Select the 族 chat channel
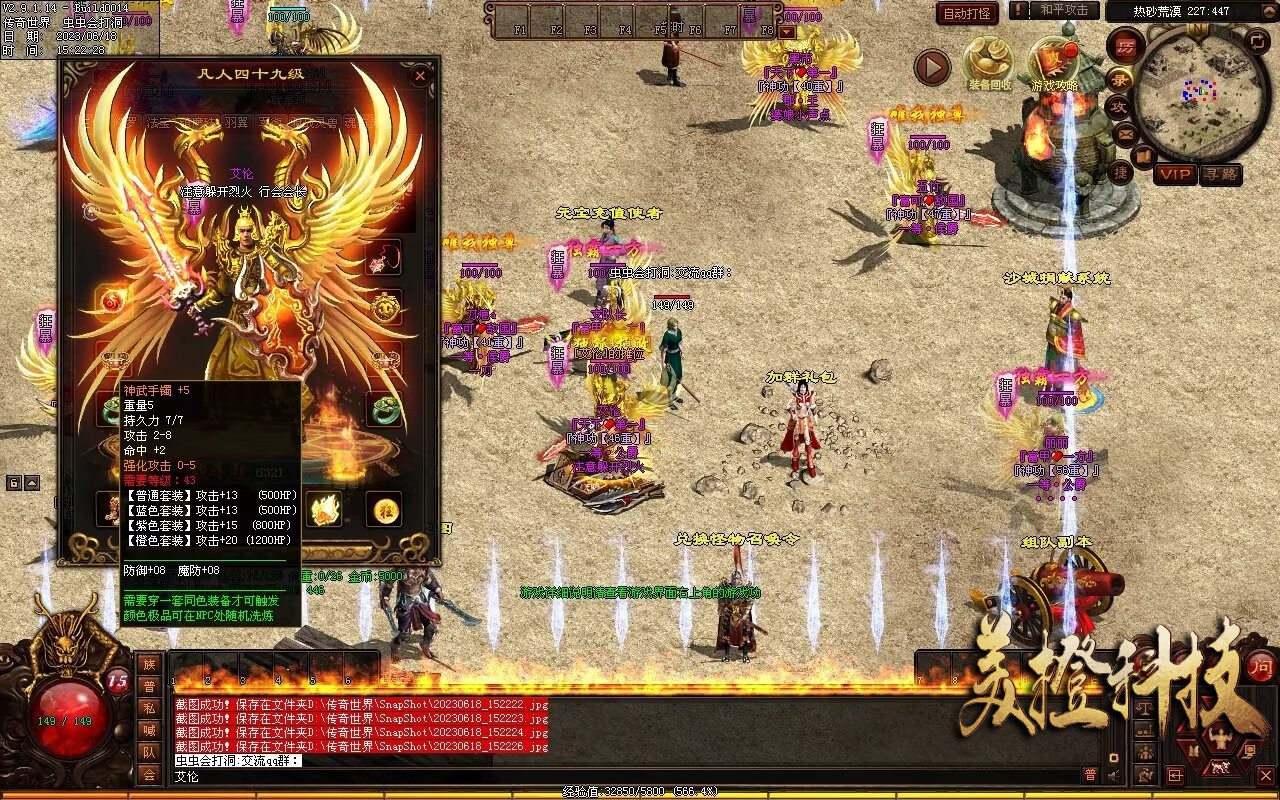Image resolution: width=1280 pixels, height=800 pixels. coord(149,664)
